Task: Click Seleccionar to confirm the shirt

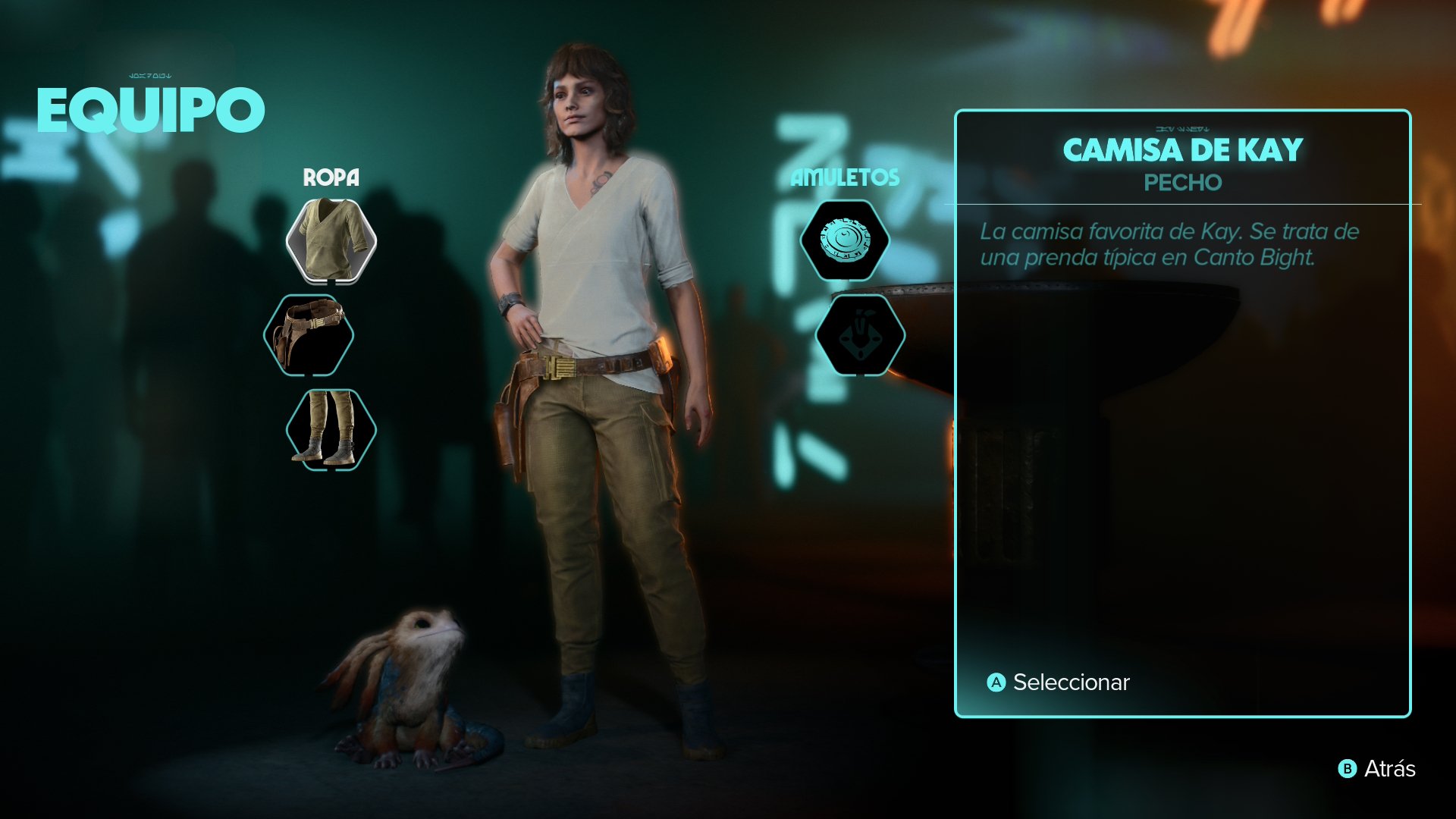Action: click(x=1059, y=682)
